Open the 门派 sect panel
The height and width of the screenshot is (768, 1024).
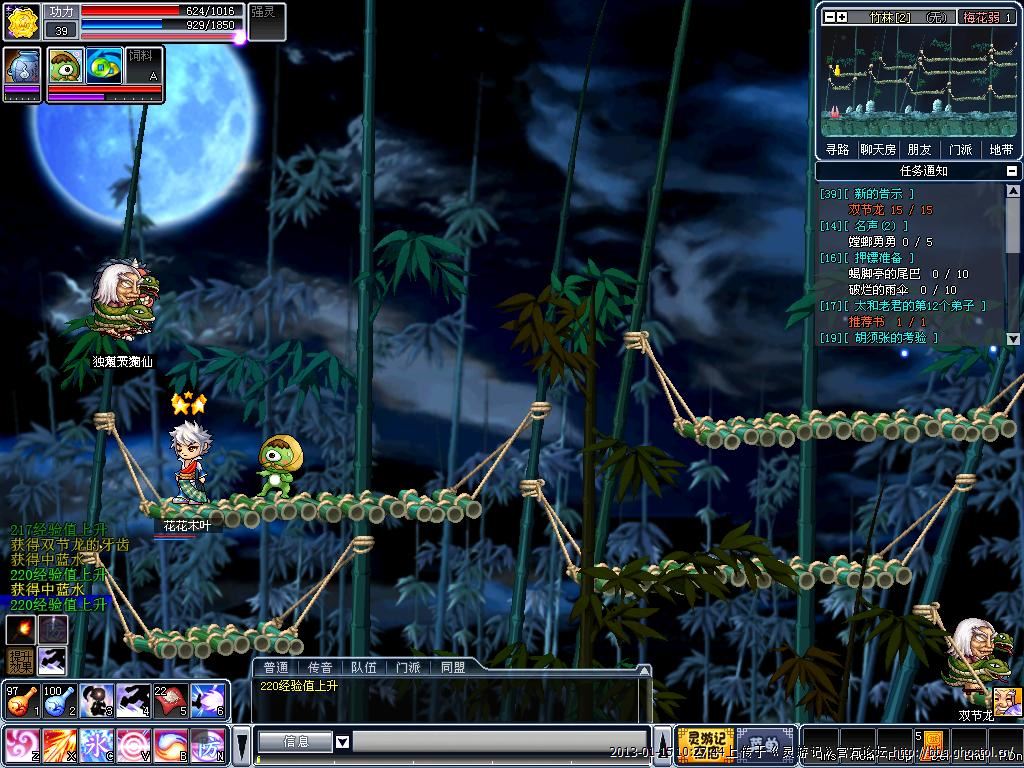click(960, 150)
